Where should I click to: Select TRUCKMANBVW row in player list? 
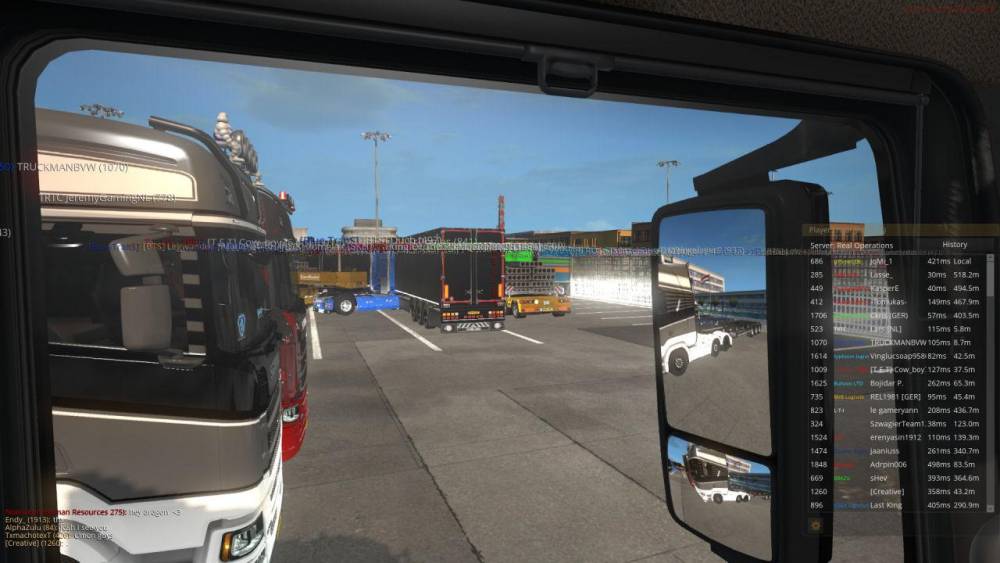pyautogui.click(x=886, y=342)
